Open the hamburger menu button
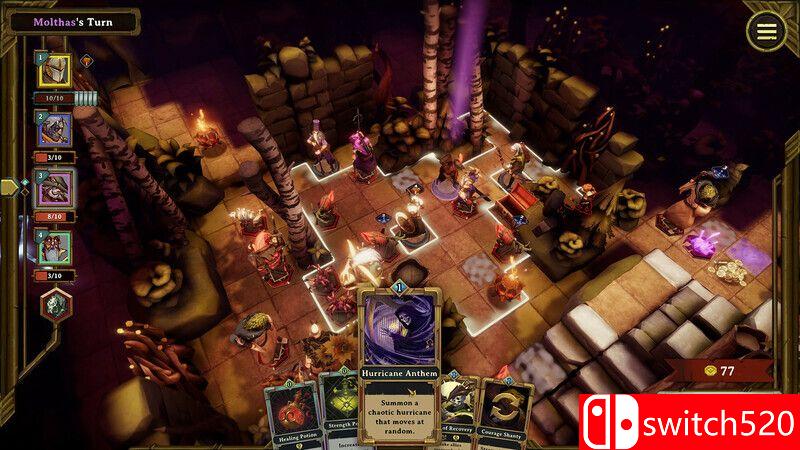This screenshot has height=450, width=800. (766, 31)
